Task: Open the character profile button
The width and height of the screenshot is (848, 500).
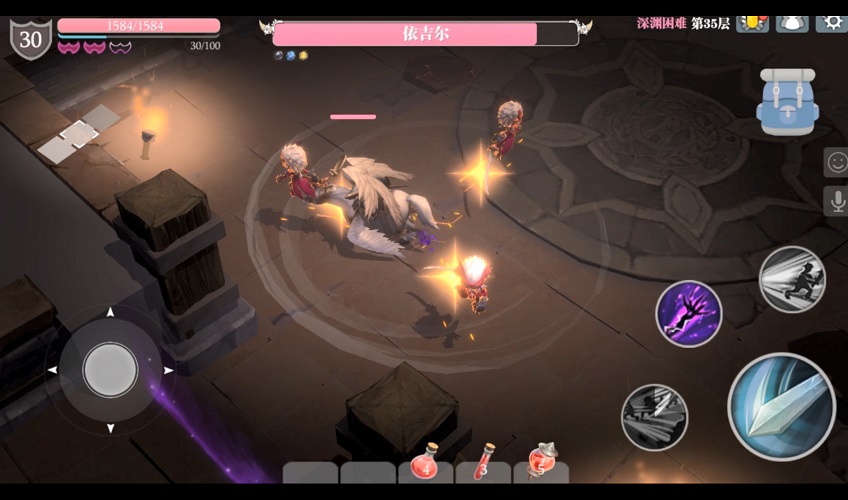Action: [792, 22]
